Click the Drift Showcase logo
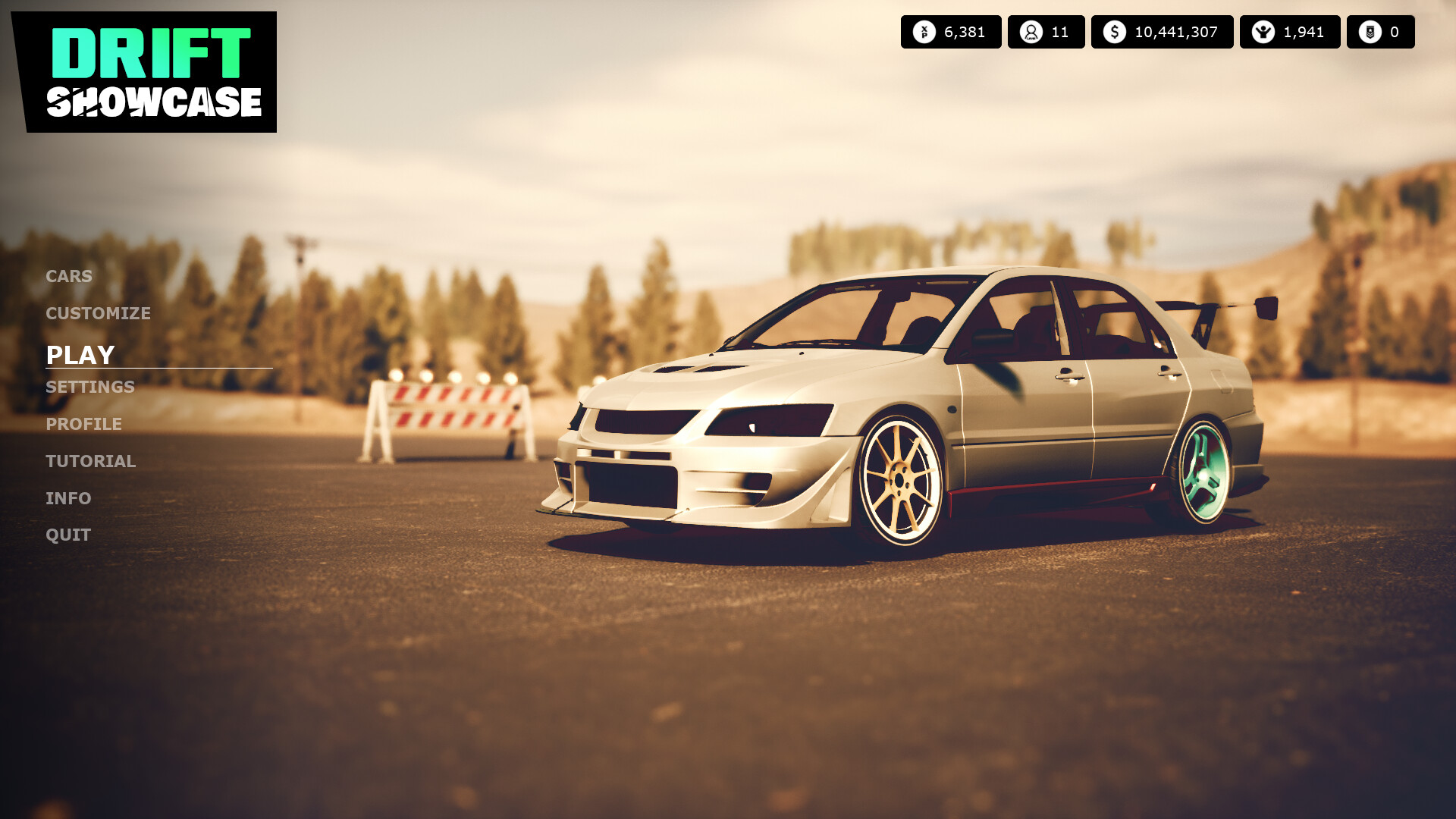Image resolution: width=1456 pixels, height=819 pixels. (152, 72)
